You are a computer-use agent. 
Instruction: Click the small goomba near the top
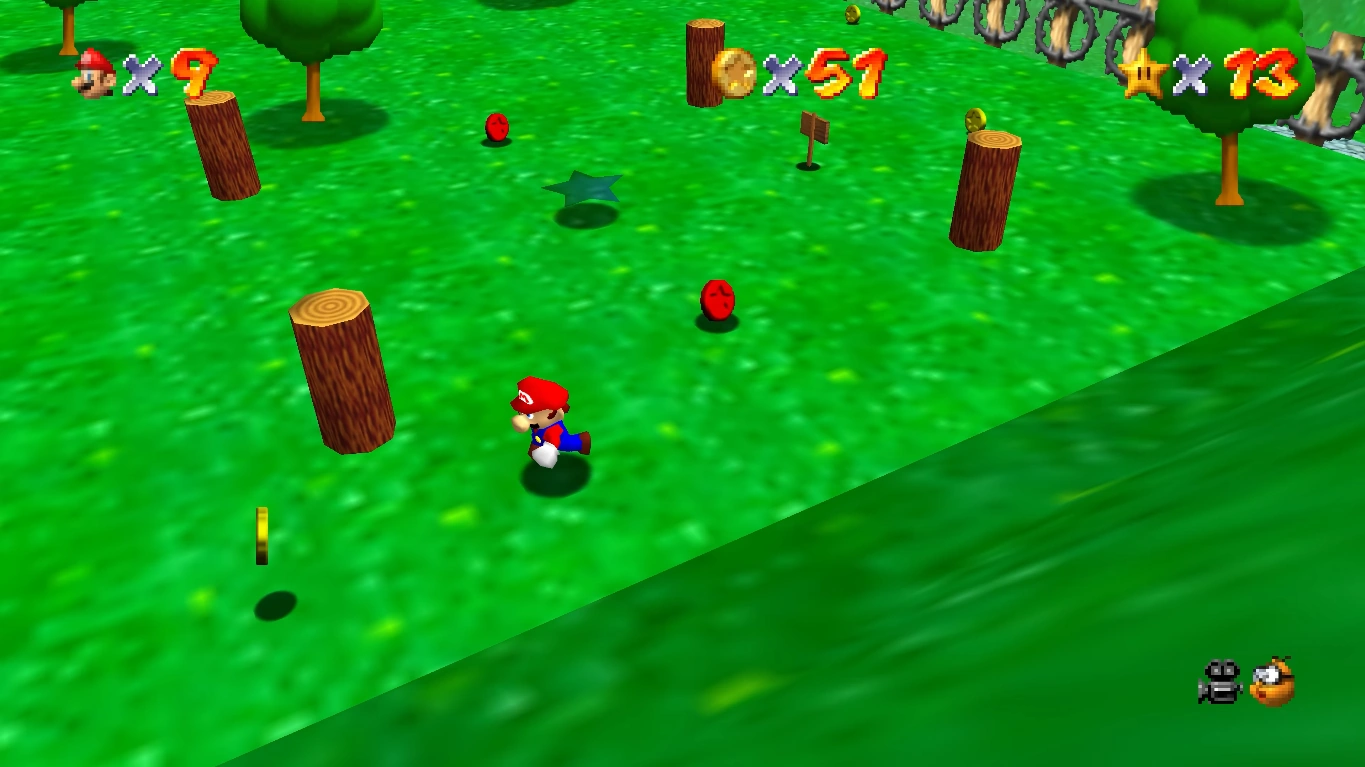click(497, 128)
